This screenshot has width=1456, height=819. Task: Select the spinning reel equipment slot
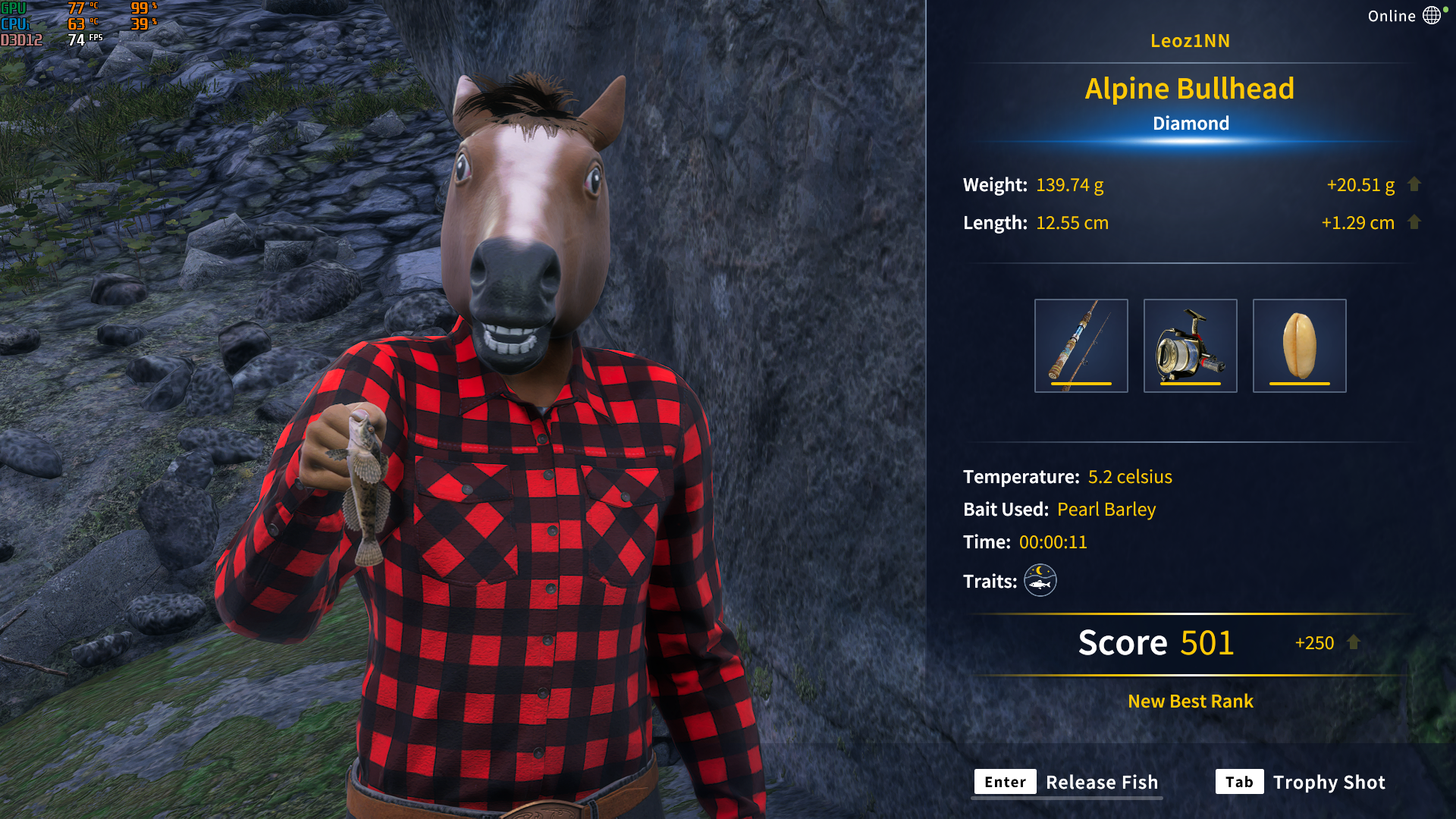(x=1190, y=346)
